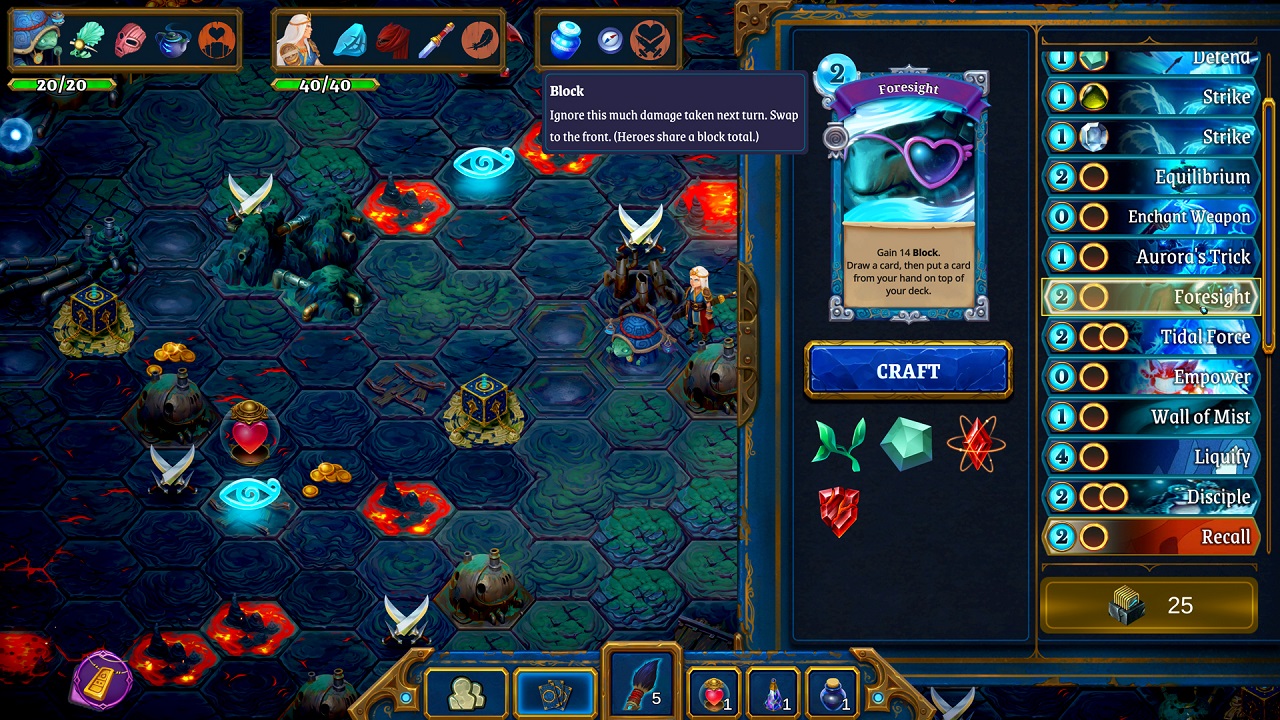Click the 25-card deck counter button
Screen dimensions: 1280x720
[1149, 605]
